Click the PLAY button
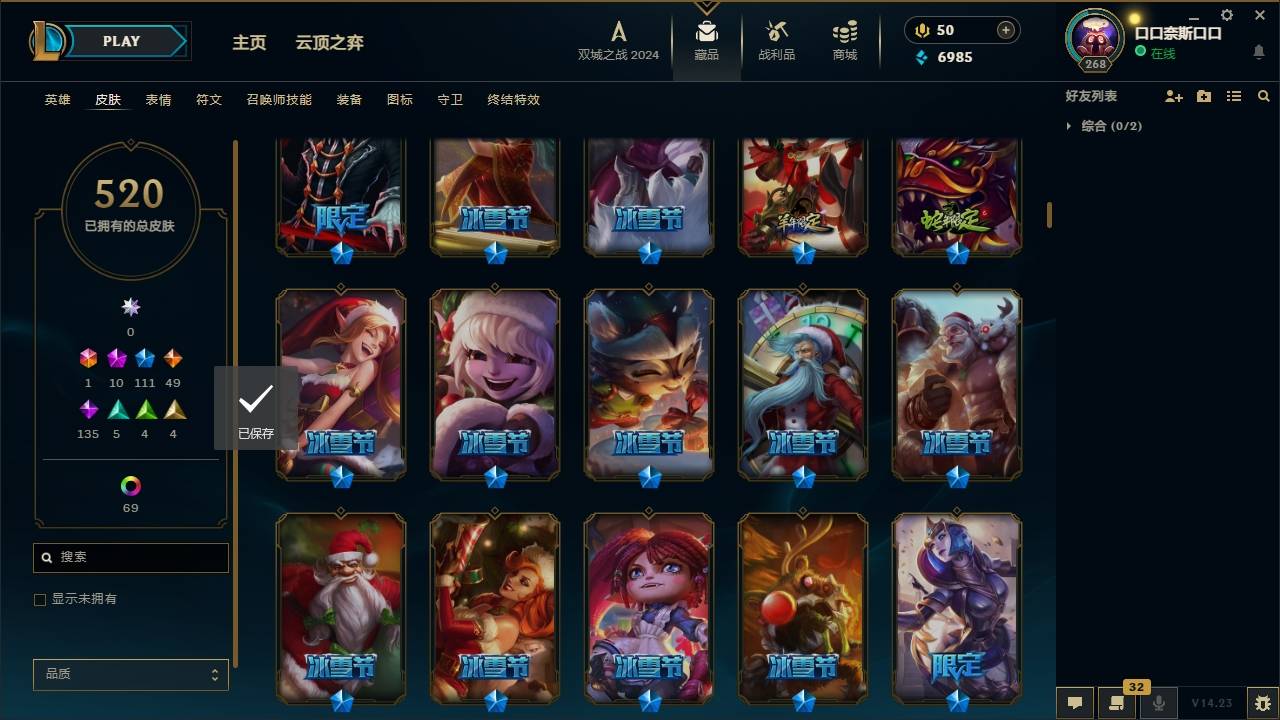Screen dimensions: 1280x720 click(120, 41)
